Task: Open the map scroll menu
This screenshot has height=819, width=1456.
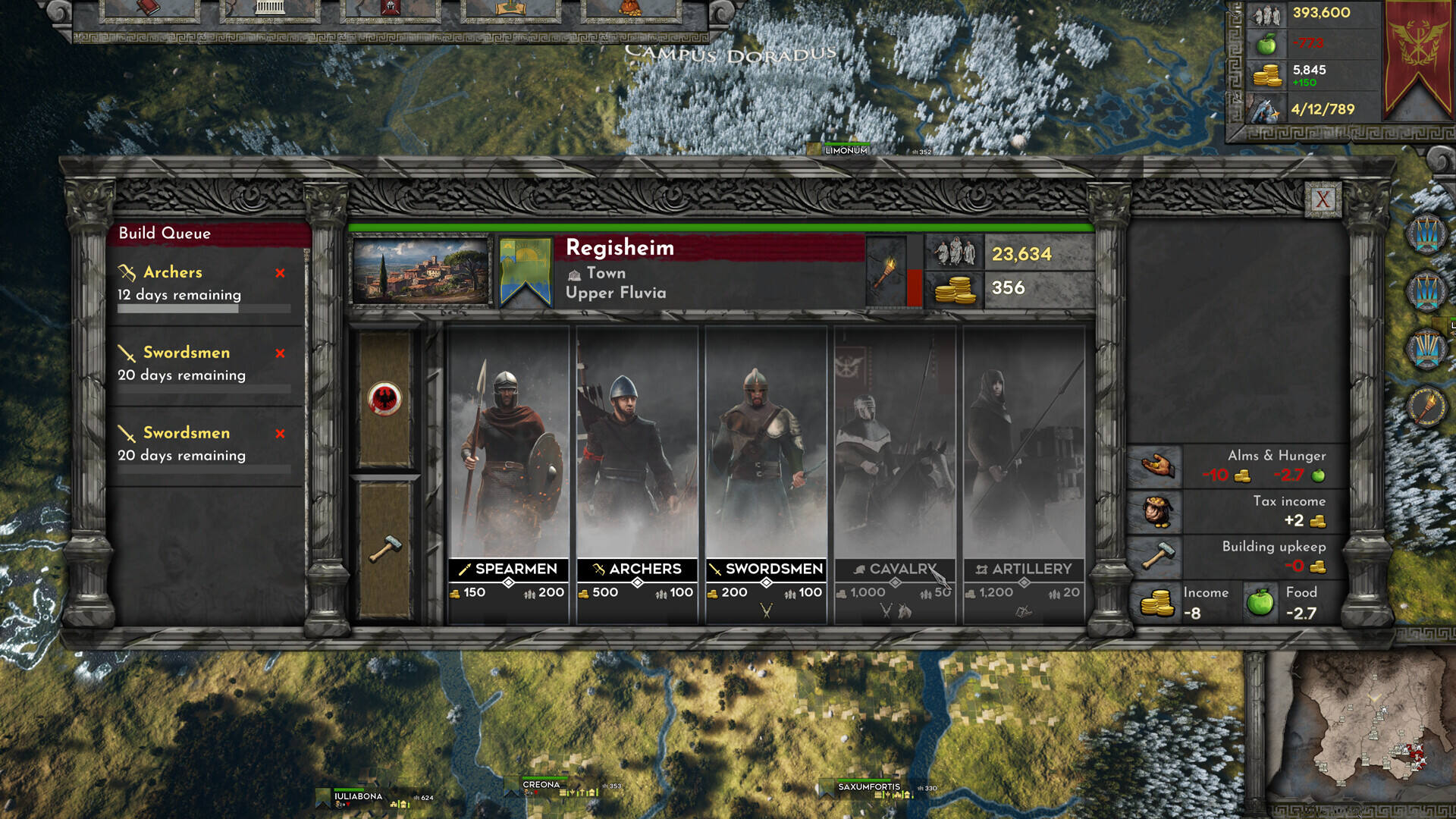Action: coord(510,8)
